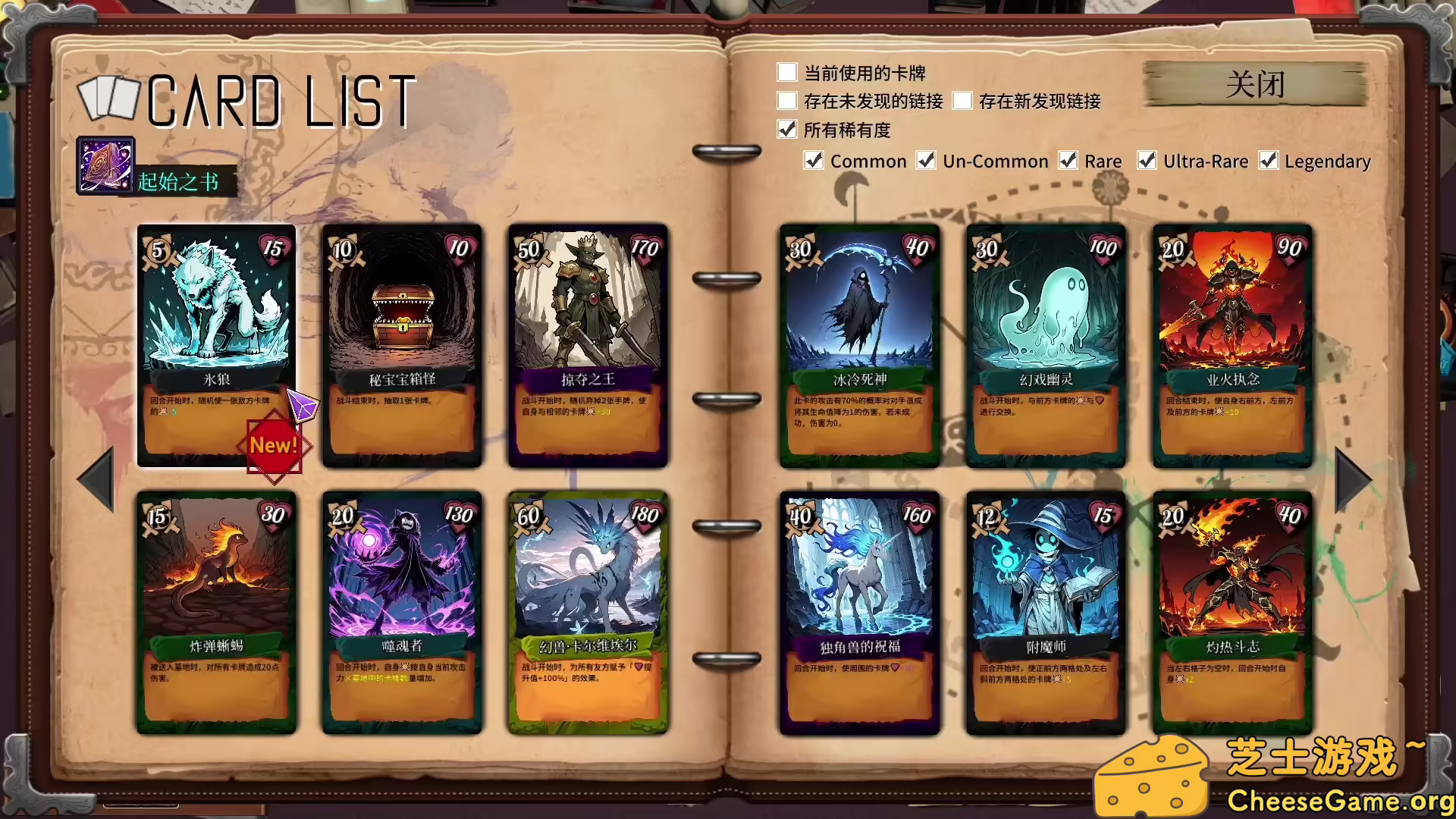Click the New! badge on the 冰狼 card
Screen dimensions: 1456x819
[275, 445]
